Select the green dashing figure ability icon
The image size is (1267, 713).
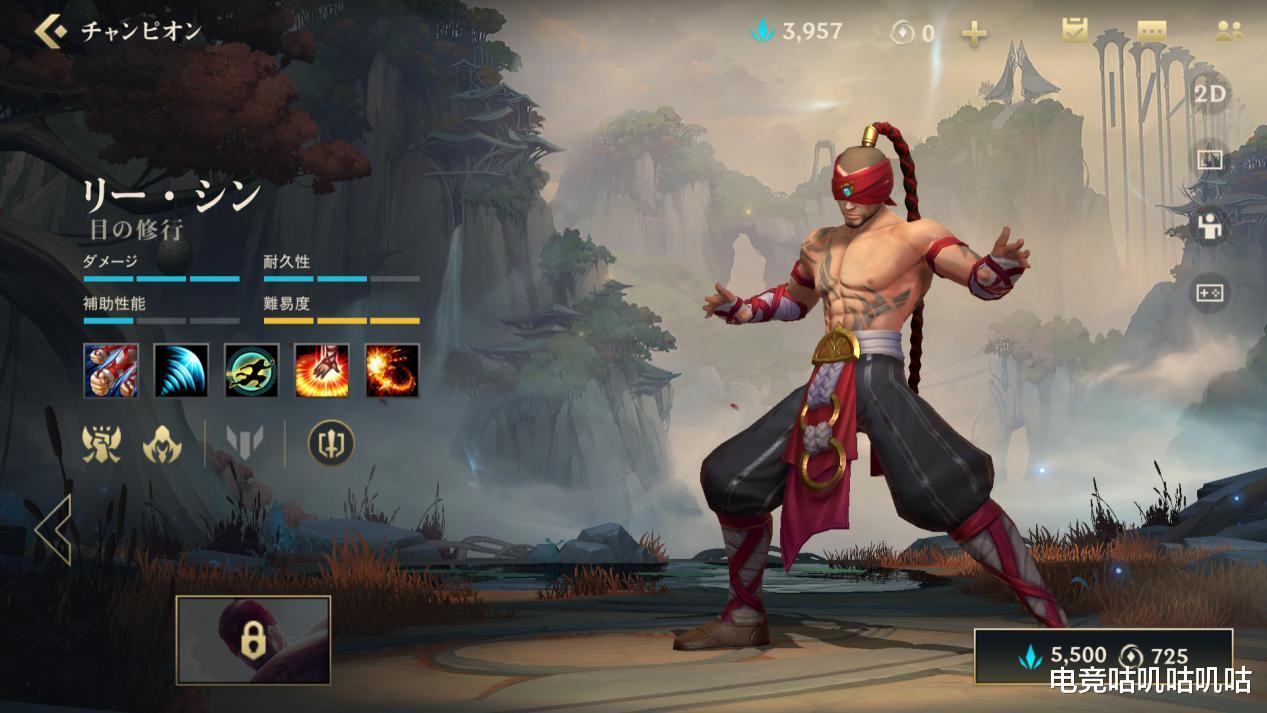pos(252,370)
